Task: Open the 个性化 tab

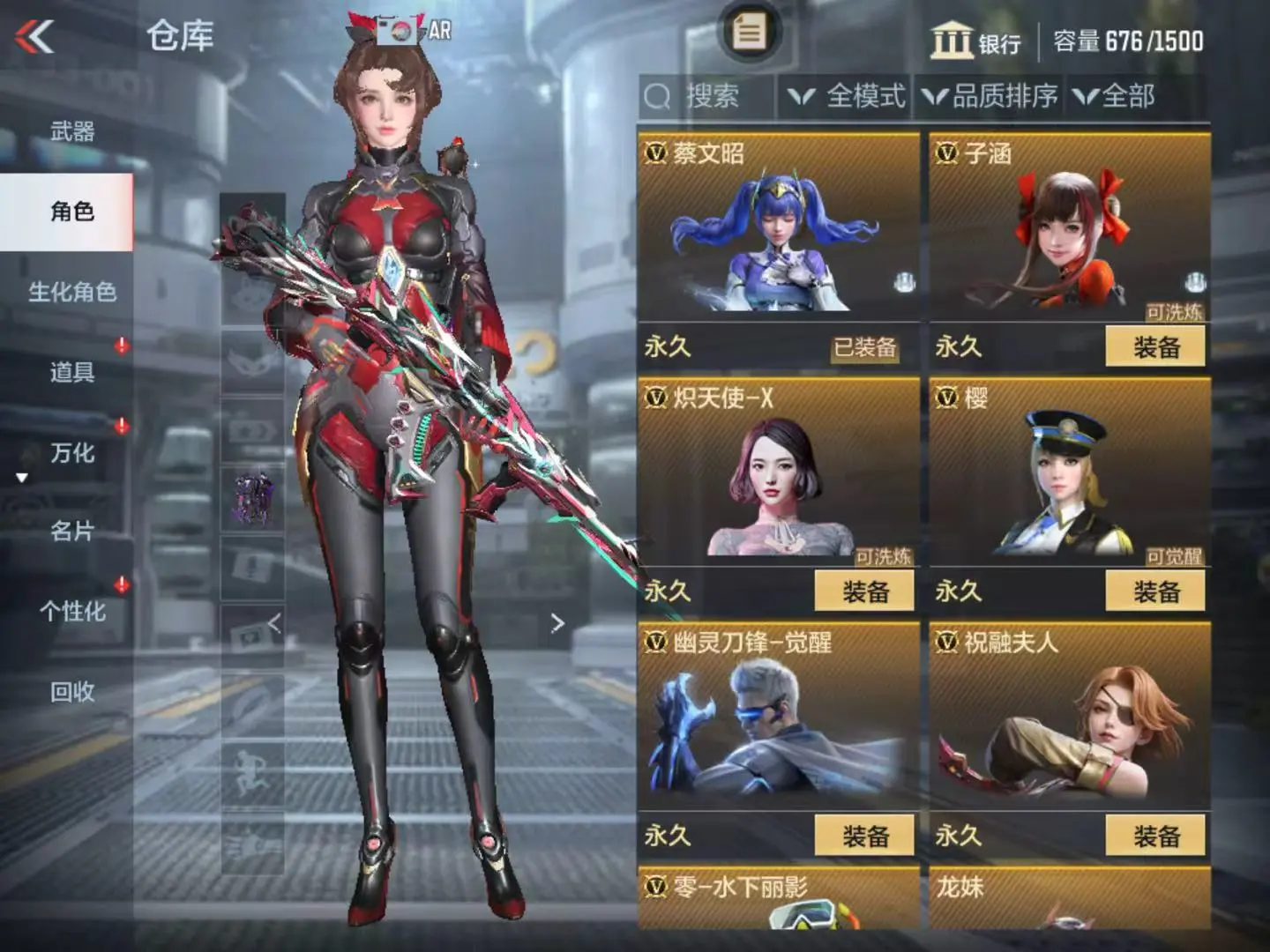Action: [72, 612]
